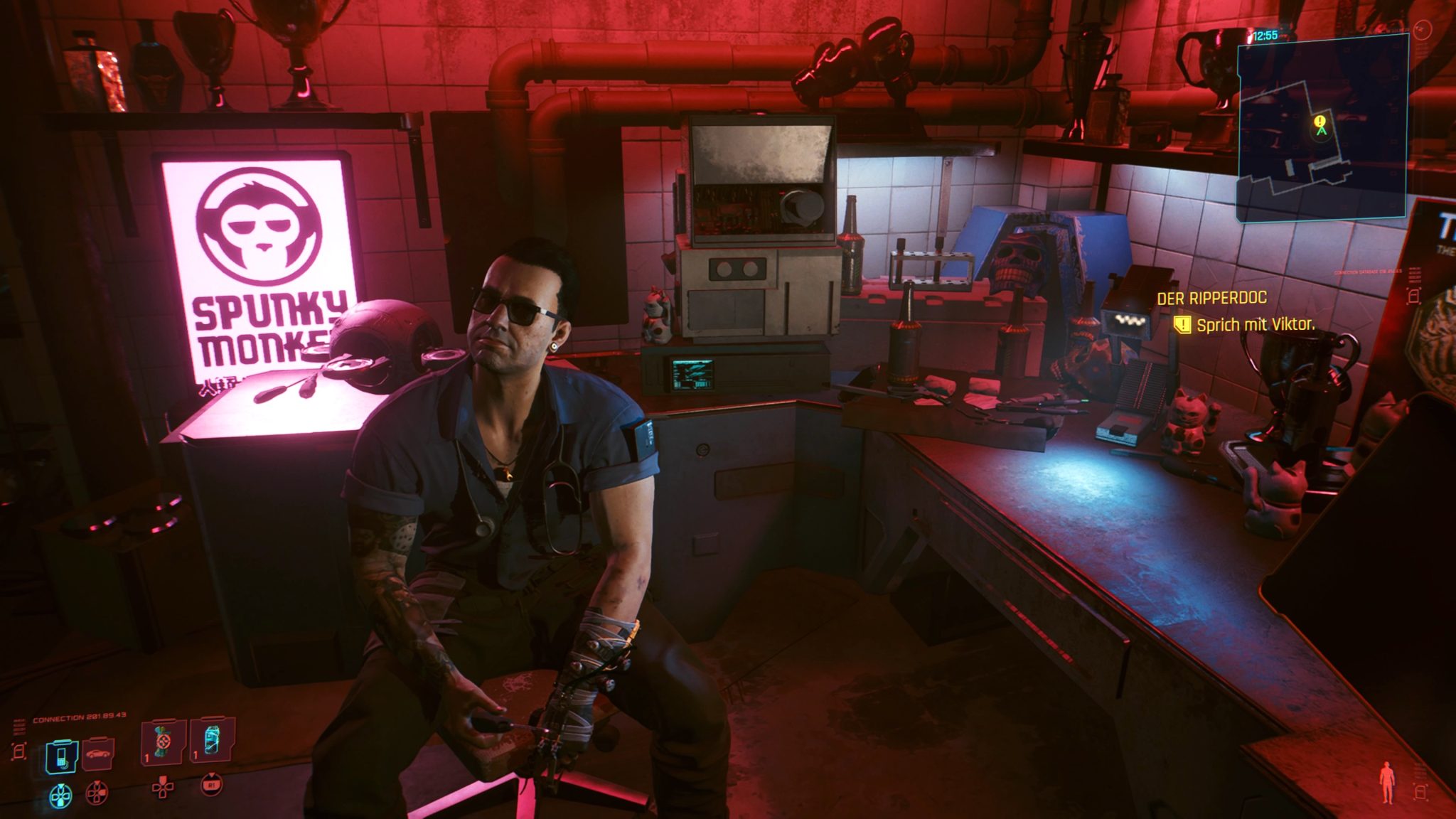Select the phone quickslot icon
The height and width of the screenshot is (819, 1456).
(x=62, y=756)
